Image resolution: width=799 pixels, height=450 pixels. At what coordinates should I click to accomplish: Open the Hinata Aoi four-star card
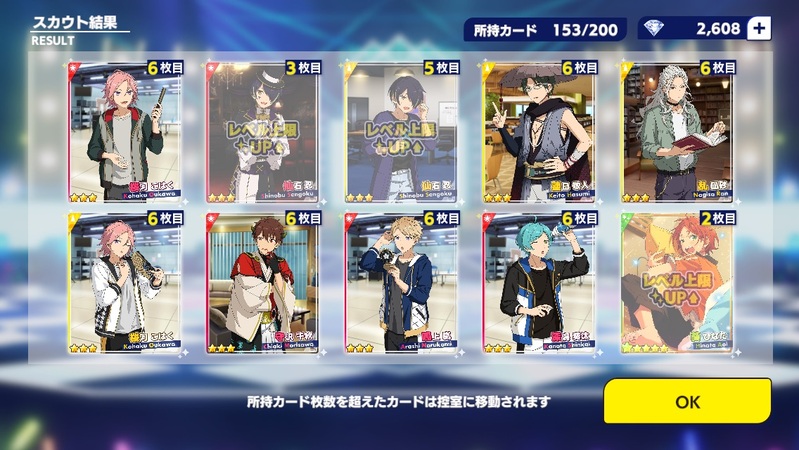coord(676,285)
